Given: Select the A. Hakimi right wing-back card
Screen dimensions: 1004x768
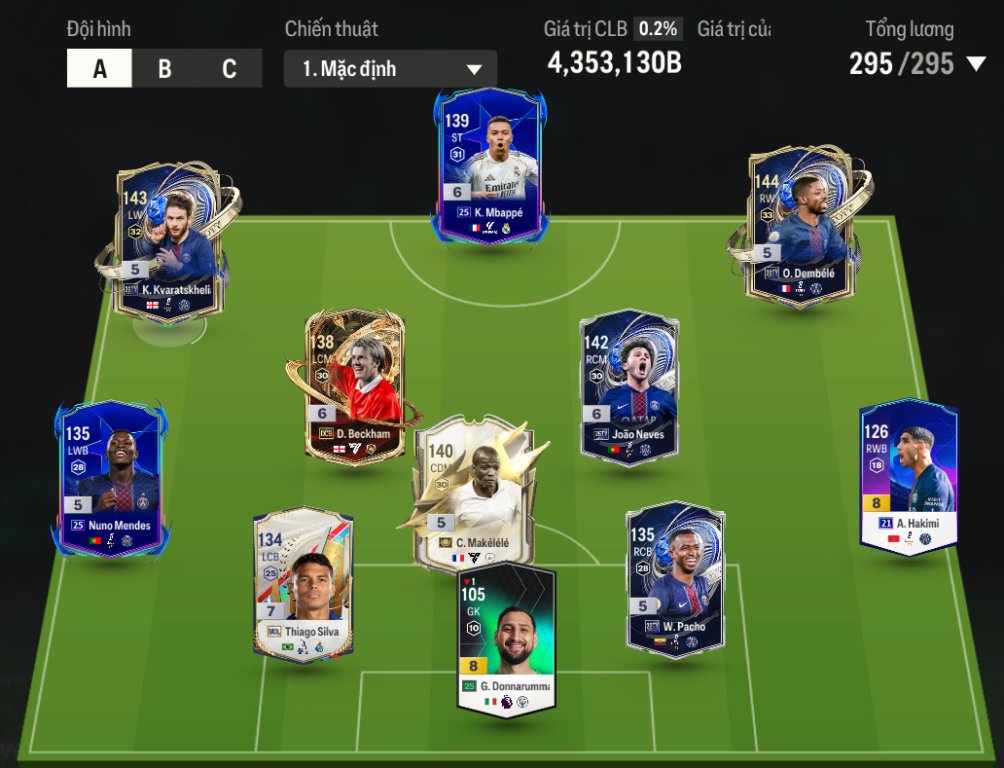Looking at the screenshot, I should point(908,475).
